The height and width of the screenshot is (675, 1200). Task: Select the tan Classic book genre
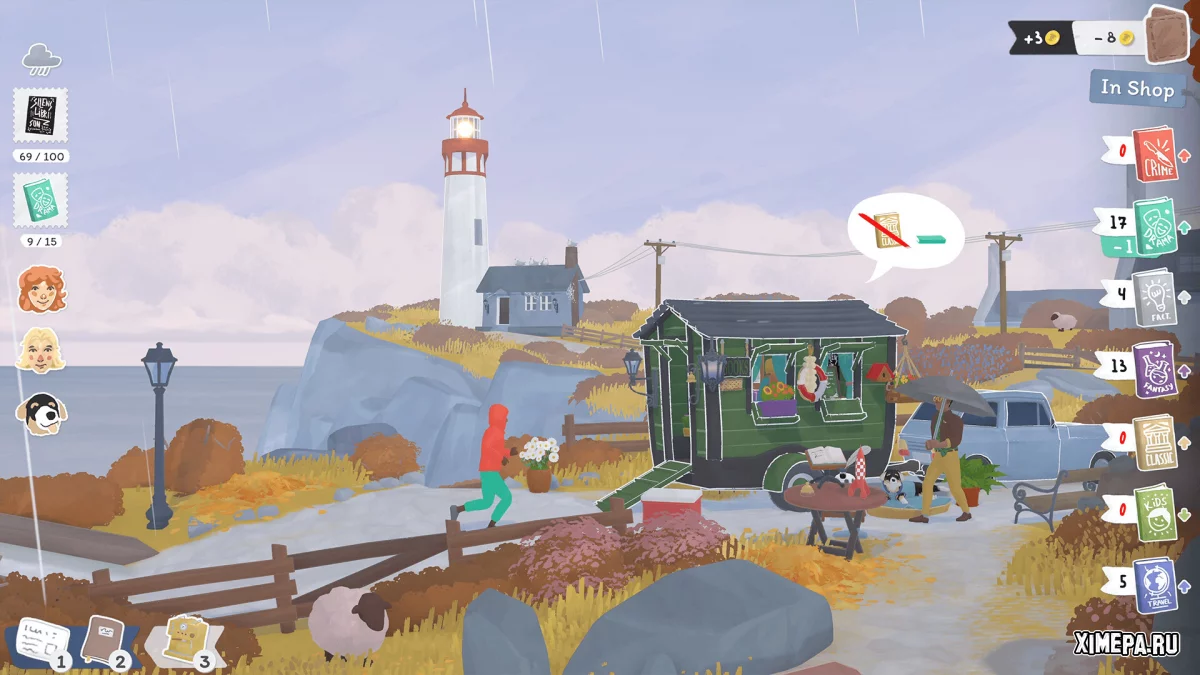tap(1154, 441)
